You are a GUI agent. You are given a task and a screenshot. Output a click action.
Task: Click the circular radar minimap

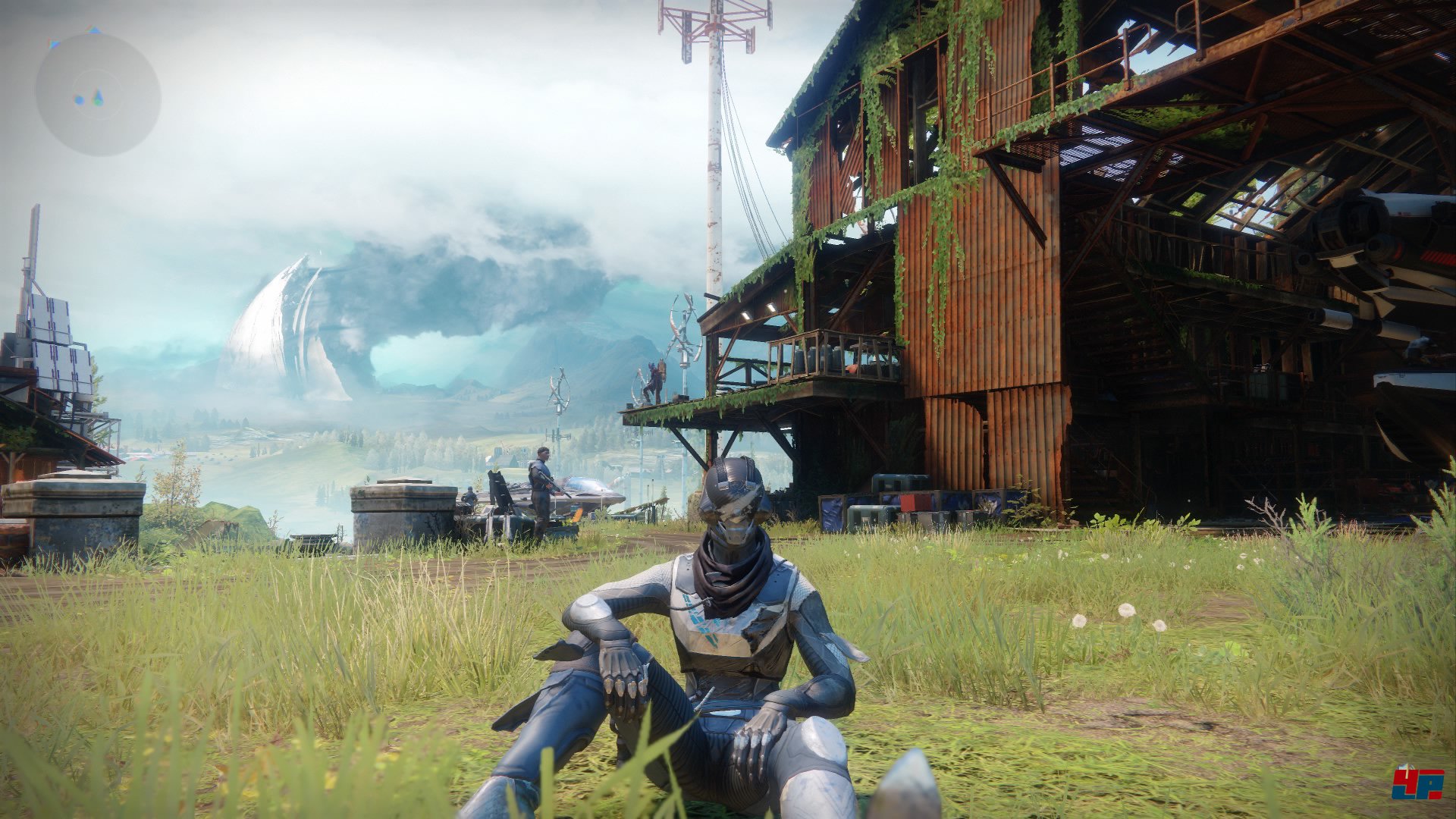click(x=98, y=94)
